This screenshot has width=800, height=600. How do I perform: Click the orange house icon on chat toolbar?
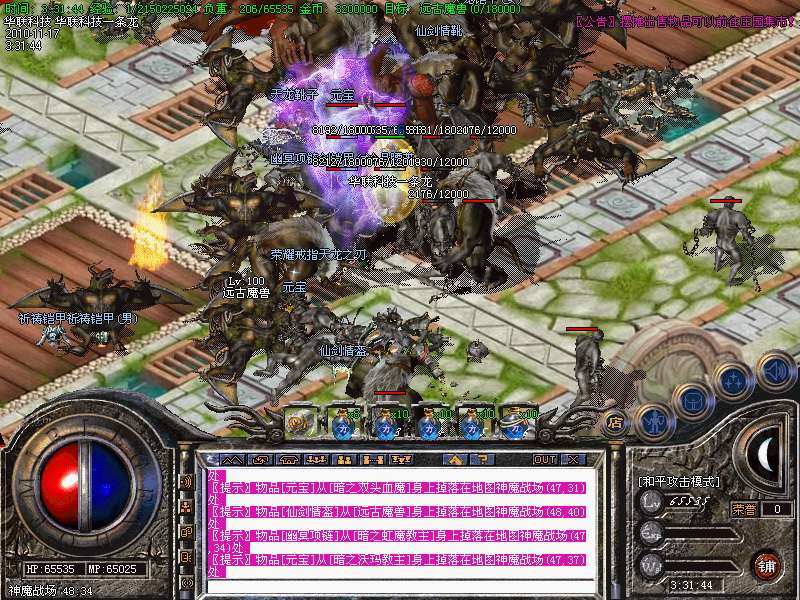click(x=454, y=459)
